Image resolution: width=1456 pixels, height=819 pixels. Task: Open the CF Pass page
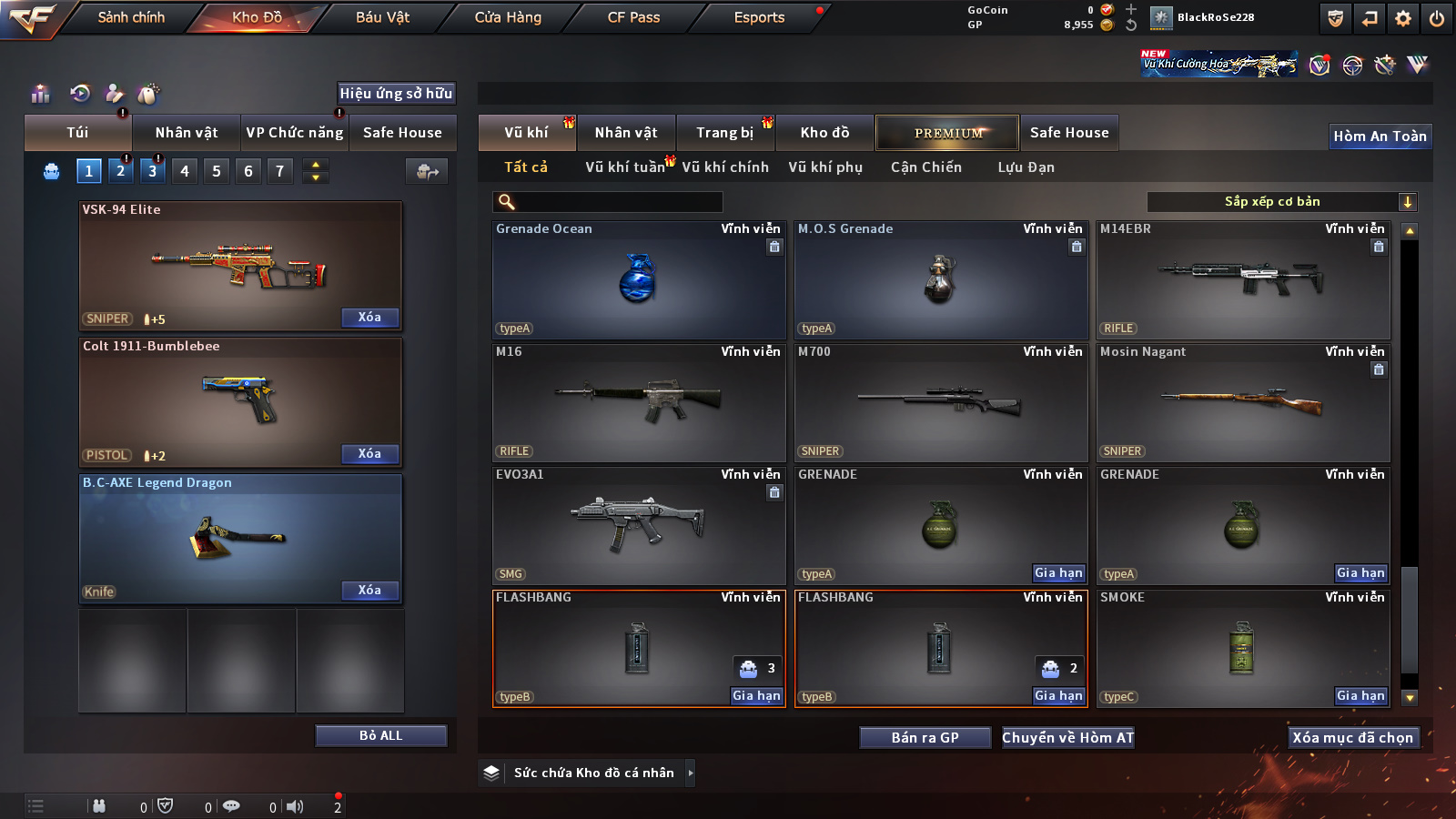pyautogui.click(x=633, y=17)
